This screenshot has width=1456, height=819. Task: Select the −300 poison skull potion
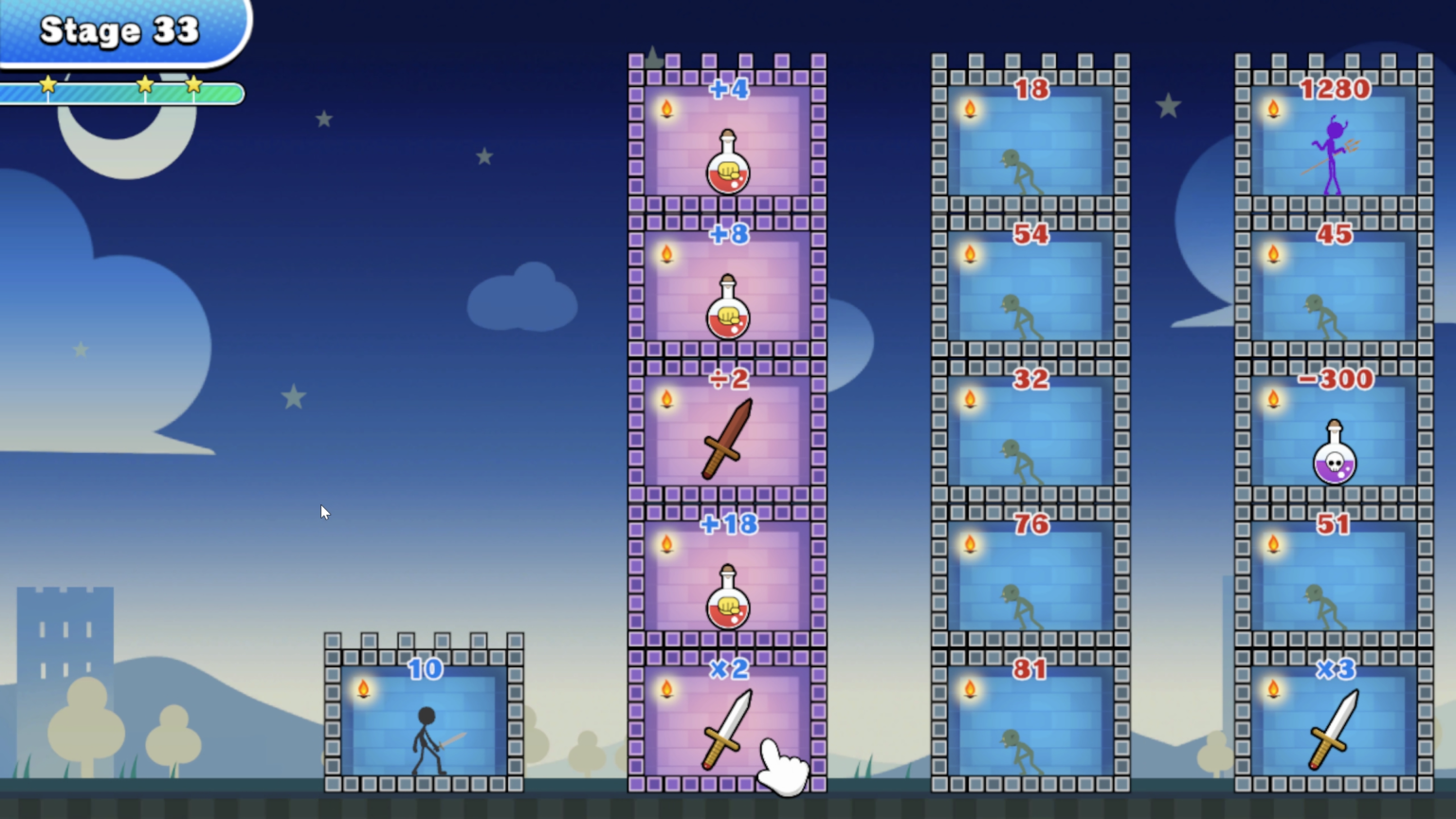click(x=1333, y=458)
